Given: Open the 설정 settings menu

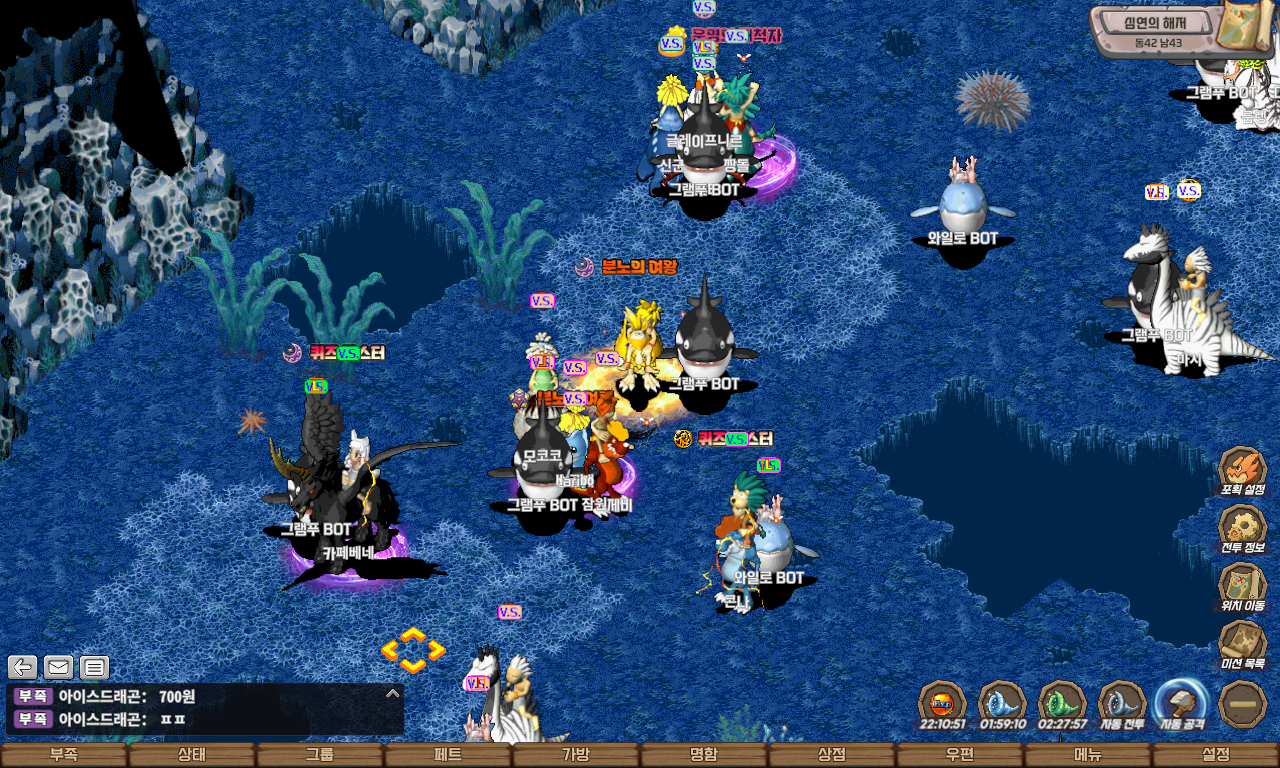Looking at the screenshot, I should pyautogui.click(x=1215, y=755).
